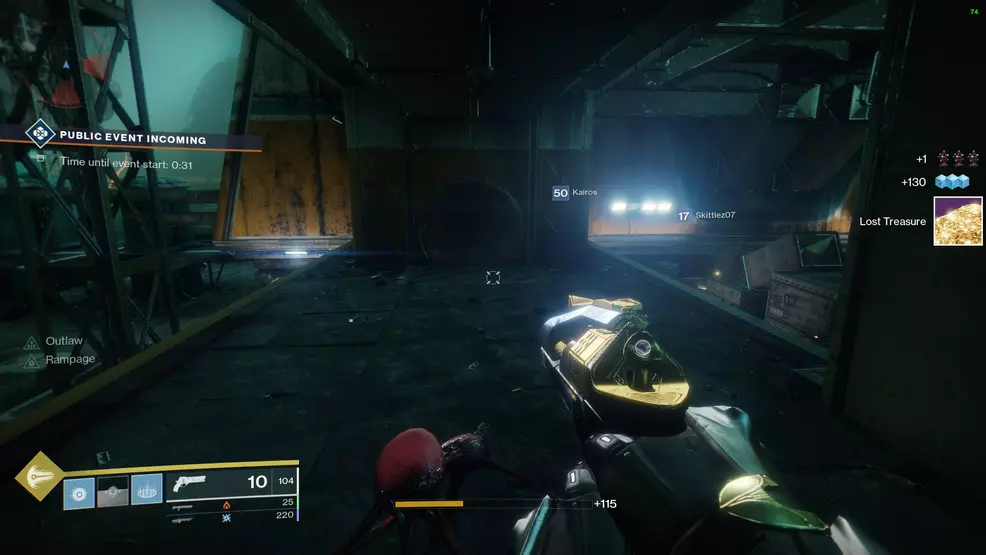The width and height of the screenshot is (986, 555).
Task: Click the Skittlez07 player nameplate
Action: point(706,215)
